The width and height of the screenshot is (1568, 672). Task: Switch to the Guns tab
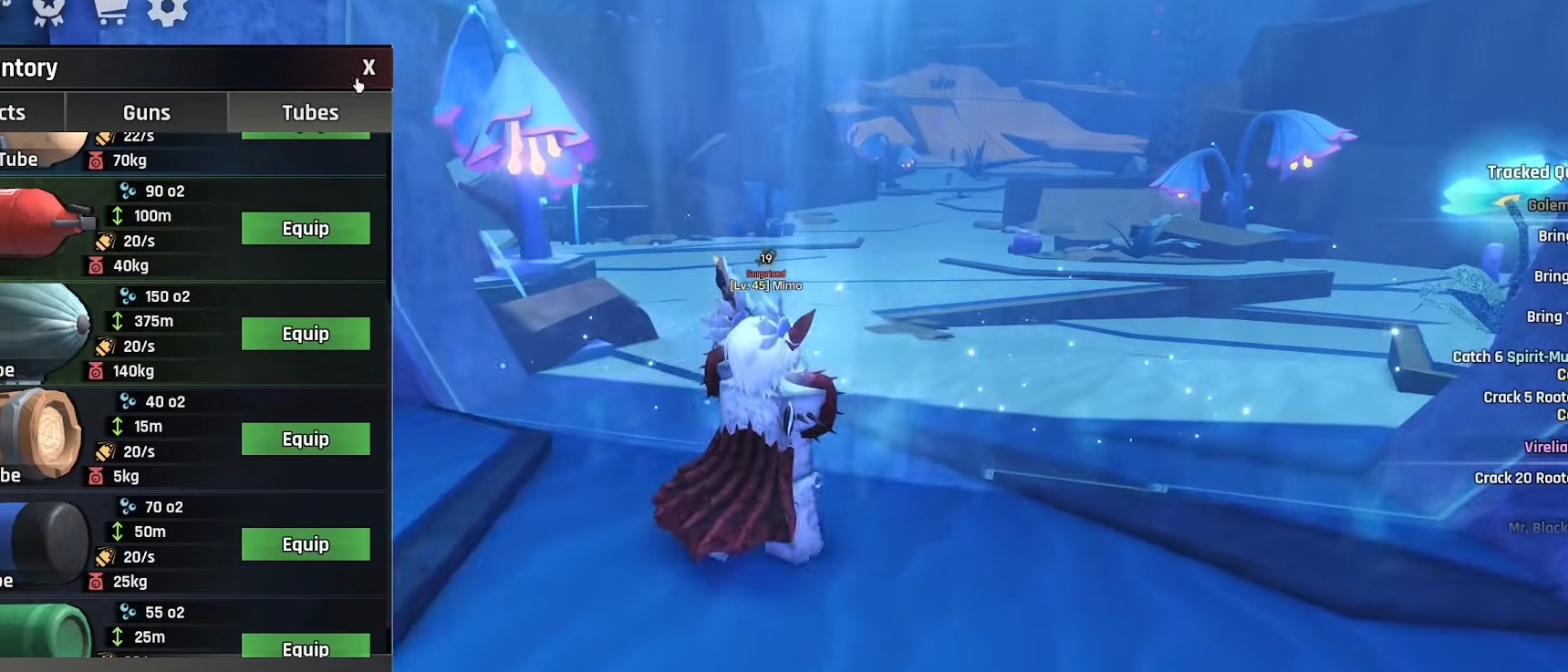point(145,112)
